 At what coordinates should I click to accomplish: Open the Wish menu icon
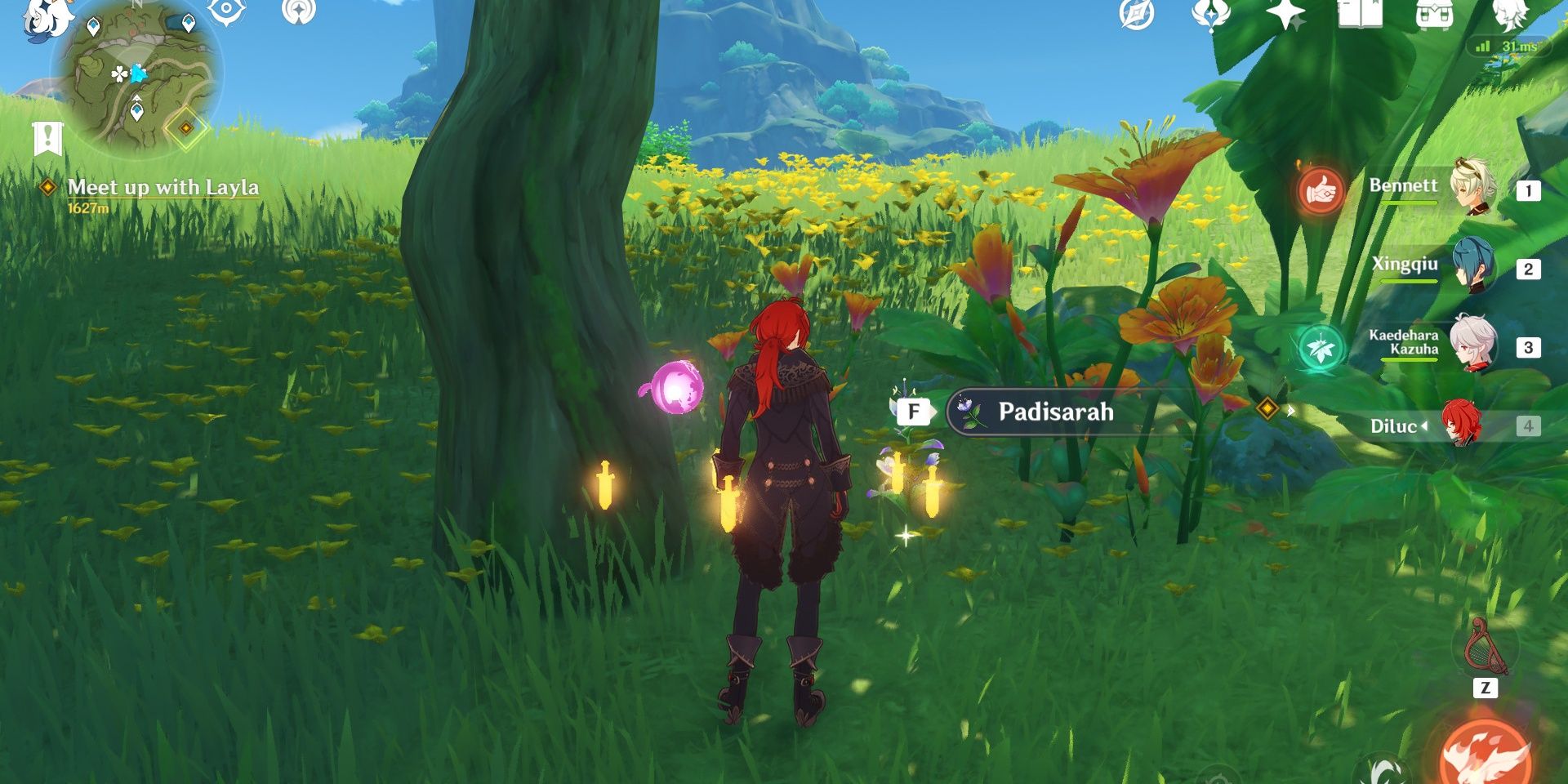pos(1209,14)
